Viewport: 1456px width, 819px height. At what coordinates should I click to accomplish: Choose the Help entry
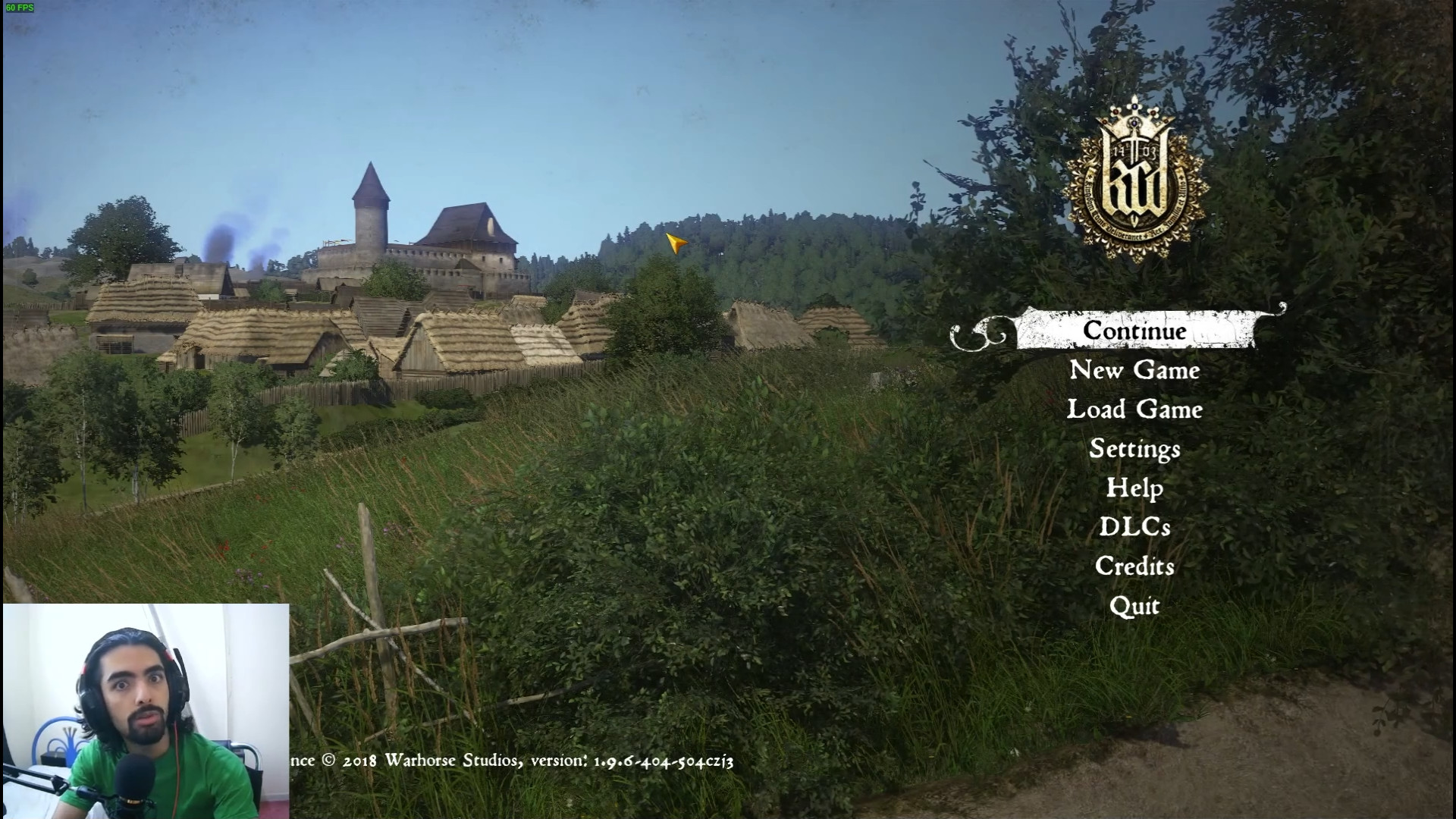(1134, 488)
